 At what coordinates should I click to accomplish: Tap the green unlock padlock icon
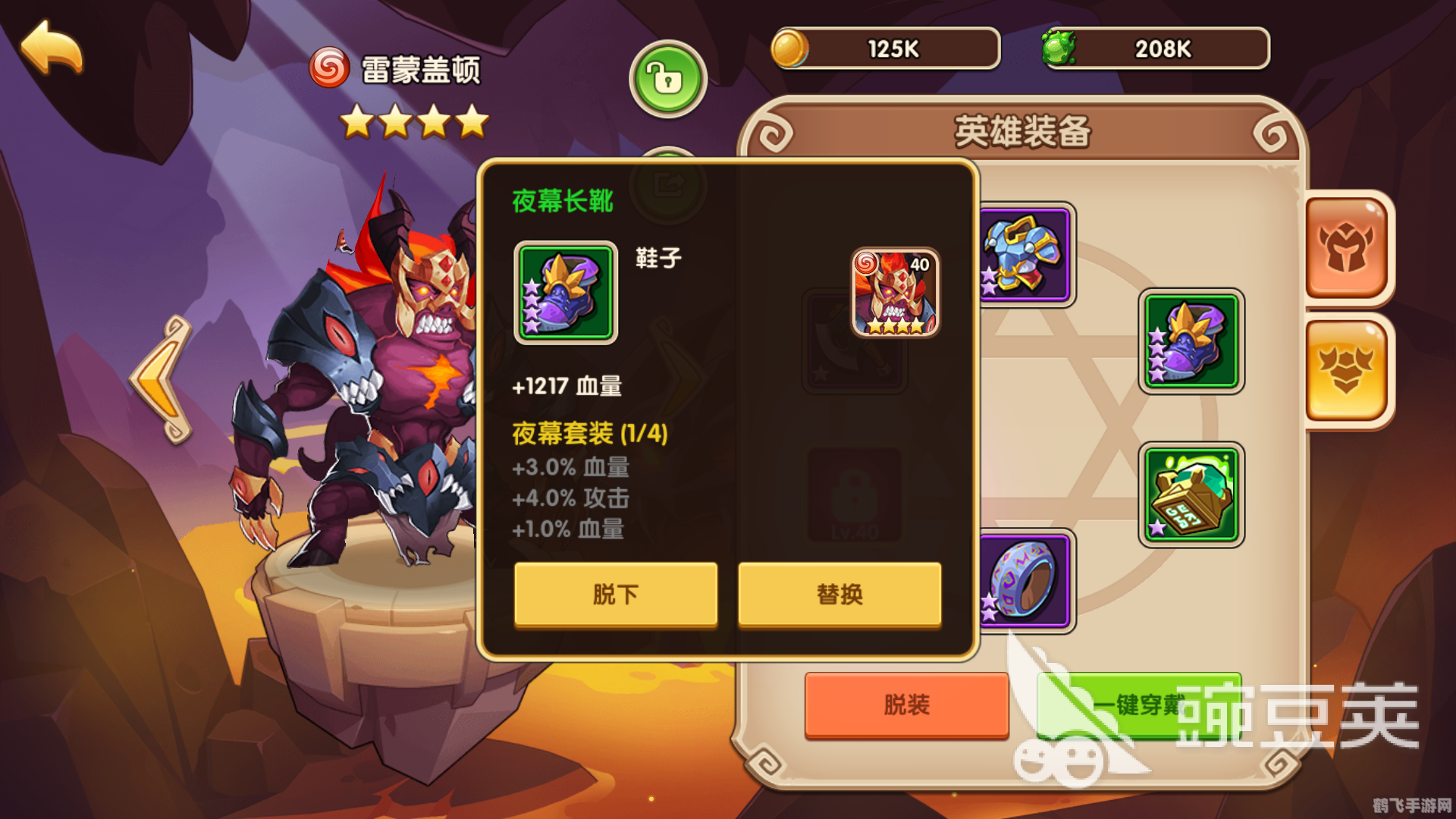pyautogui.click(x=667, y=78)
